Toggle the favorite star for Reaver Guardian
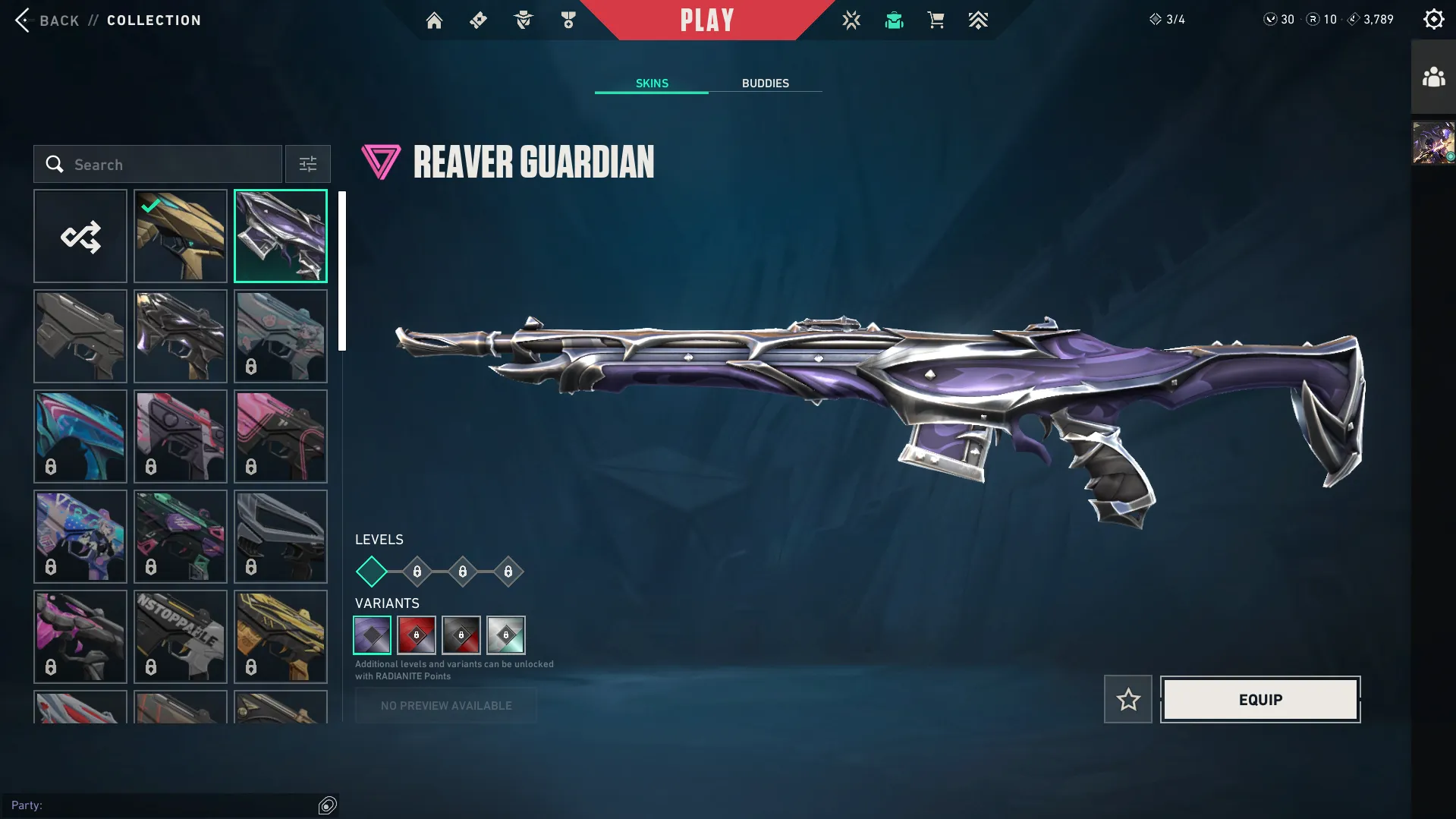Image resolution: width=1456 pixels, height=819 pixels. [x=1127, y=699]
